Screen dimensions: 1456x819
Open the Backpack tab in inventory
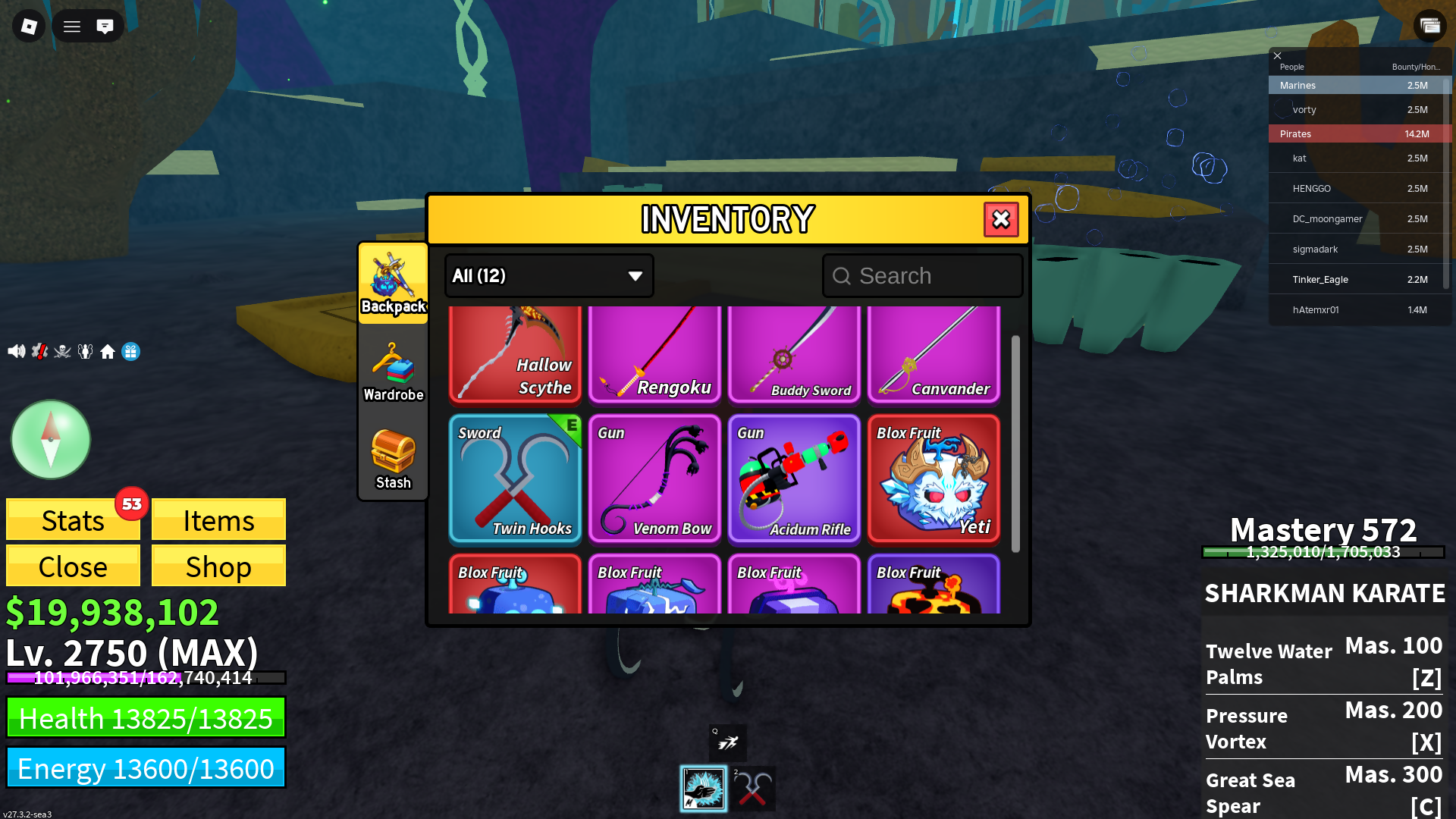[x=393, y=284]
